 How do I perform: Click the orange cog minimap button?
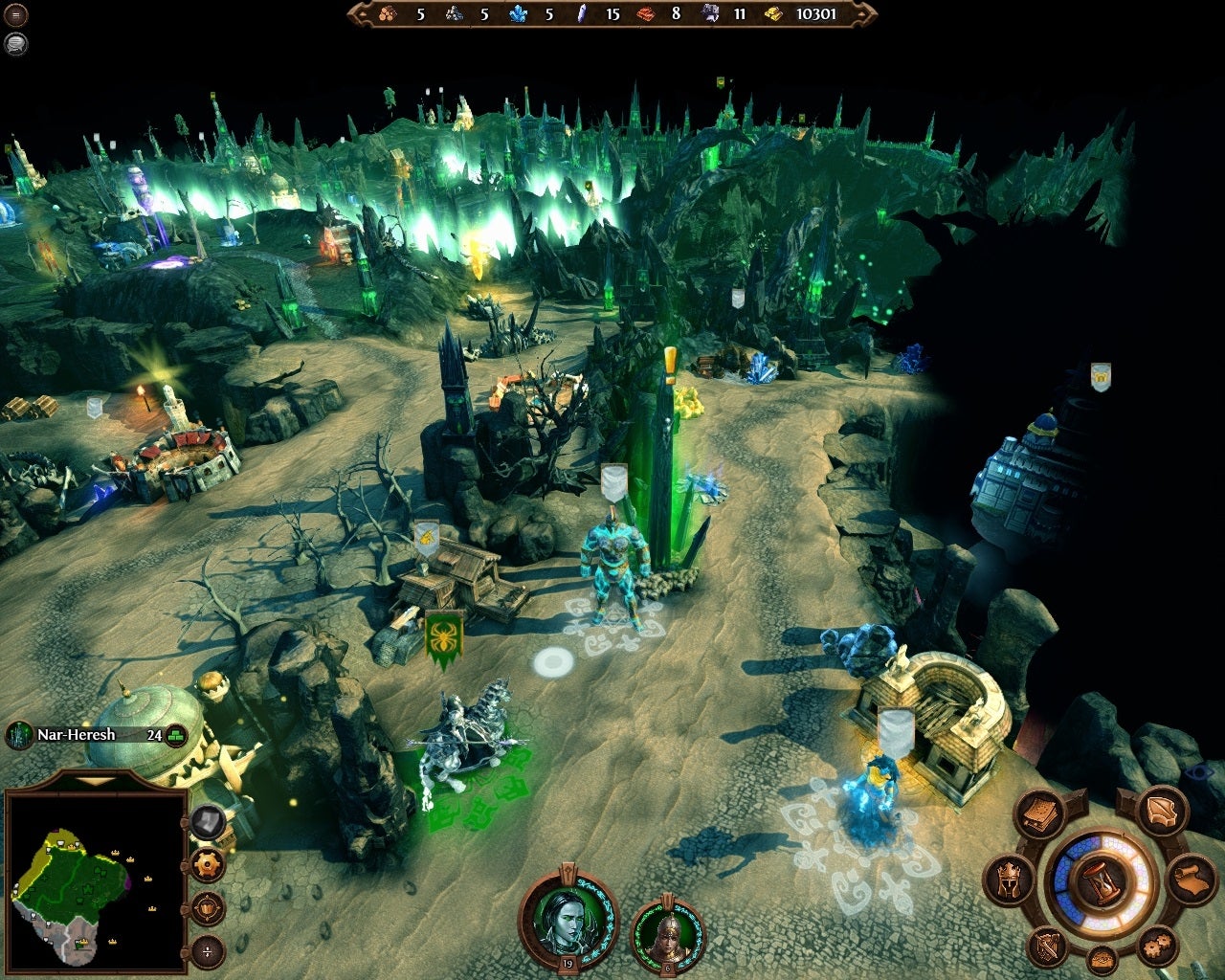click(x=208, y=864)
